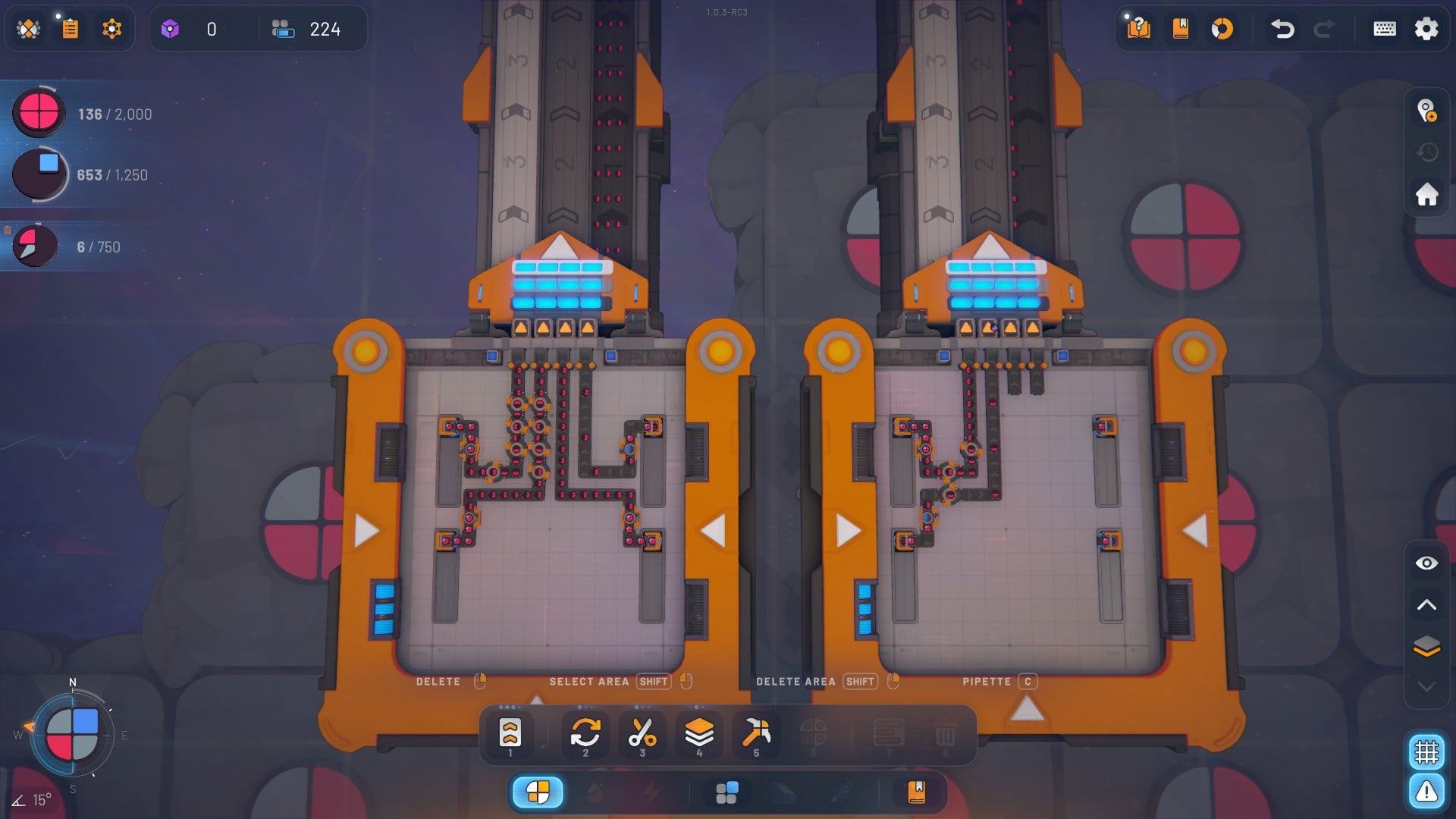Open the warning triangle alerts
Image resolution: width=1456 pixels, height=819 pixels.
click(x=1426, y=792)
